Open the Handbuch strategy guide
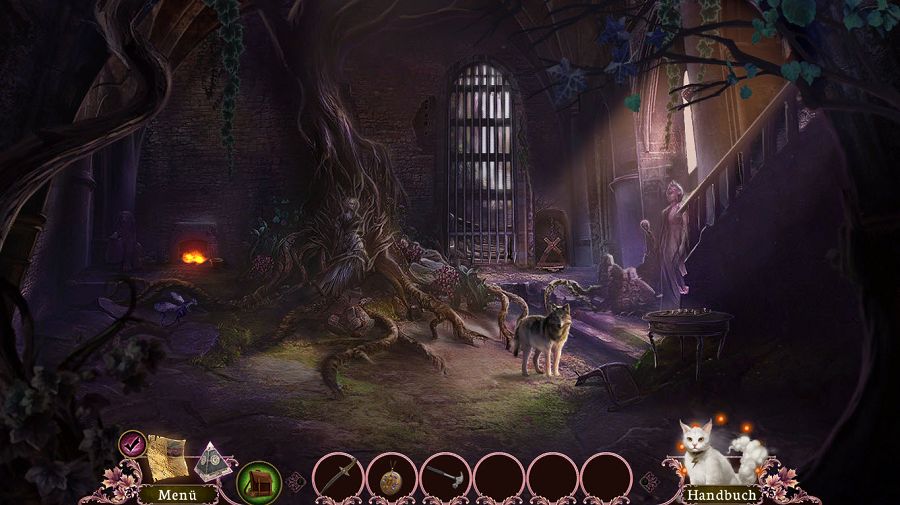Screen dimensions: 900x505 719,494
